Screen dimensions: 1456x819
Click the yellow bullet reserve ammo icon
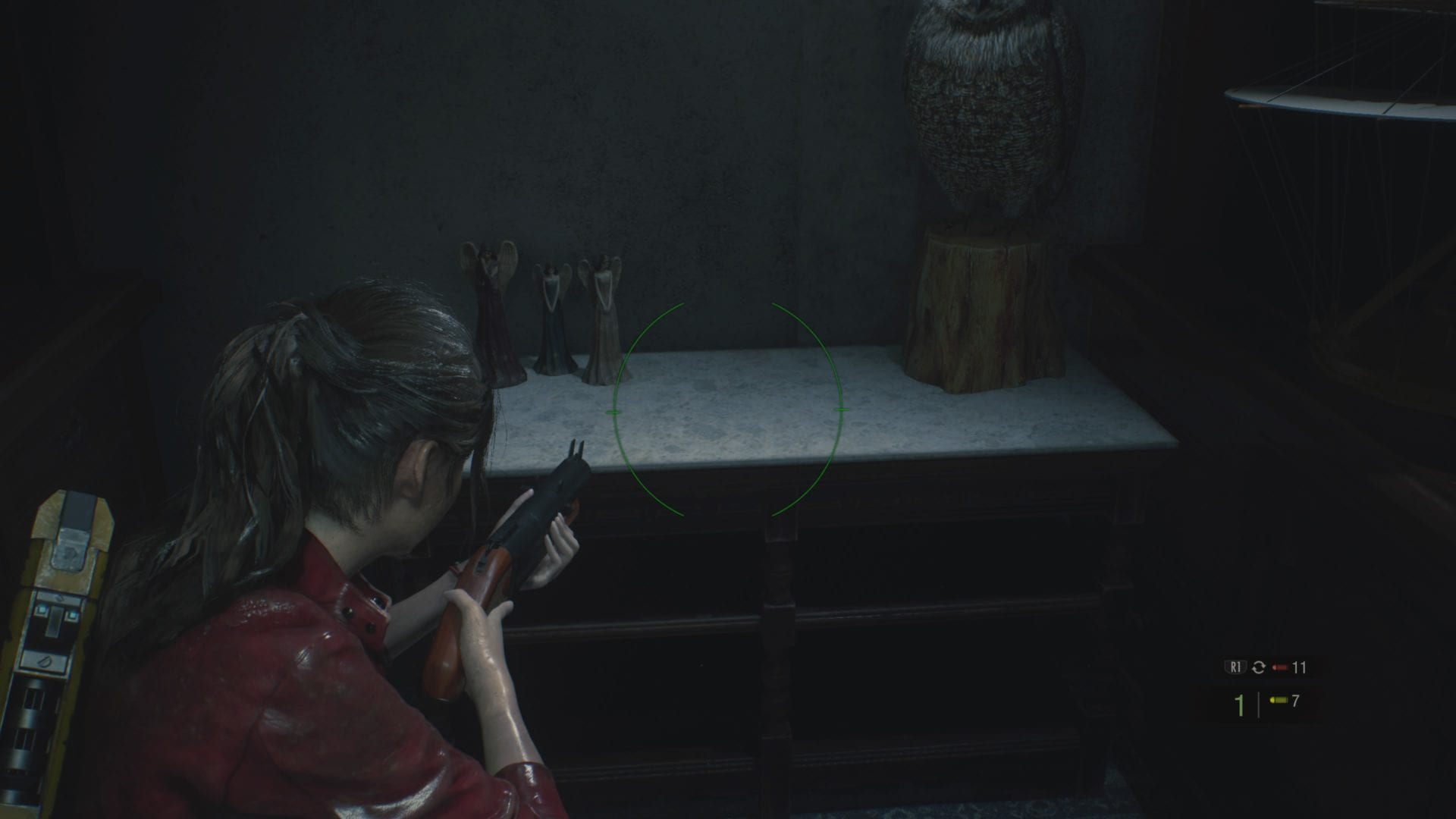1279,700
